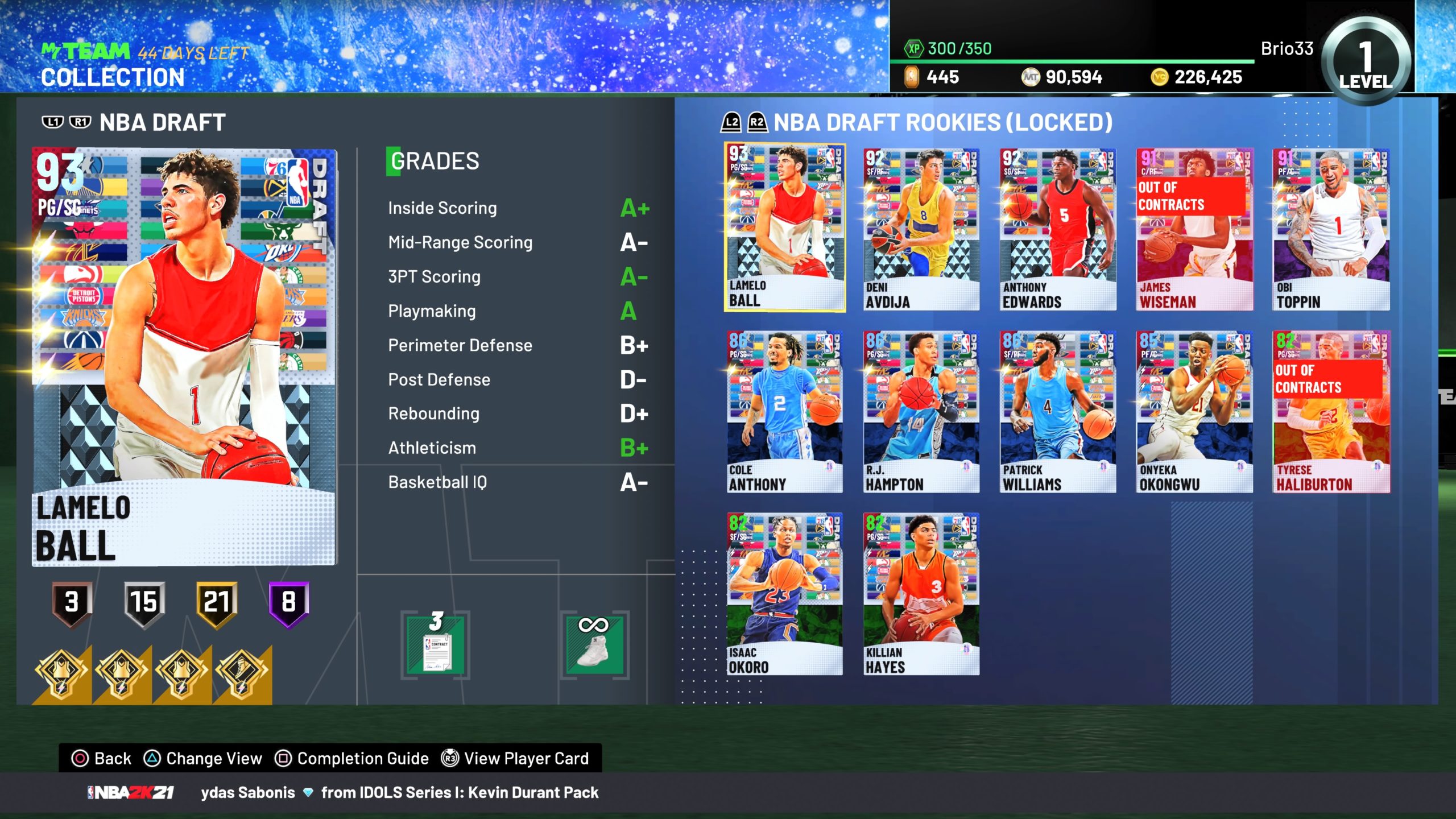Click the large LaMelo Ball featured card
This screenshot has height=819, width=1456.
pyautogui.click(x=185, y=357)
